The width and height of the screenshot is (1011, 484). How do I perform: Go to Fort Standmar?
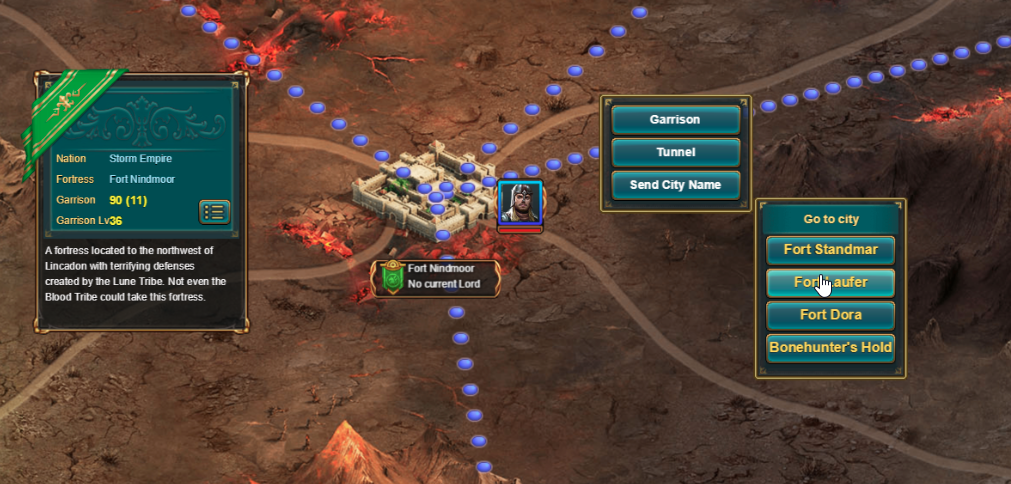pos(830,250)
